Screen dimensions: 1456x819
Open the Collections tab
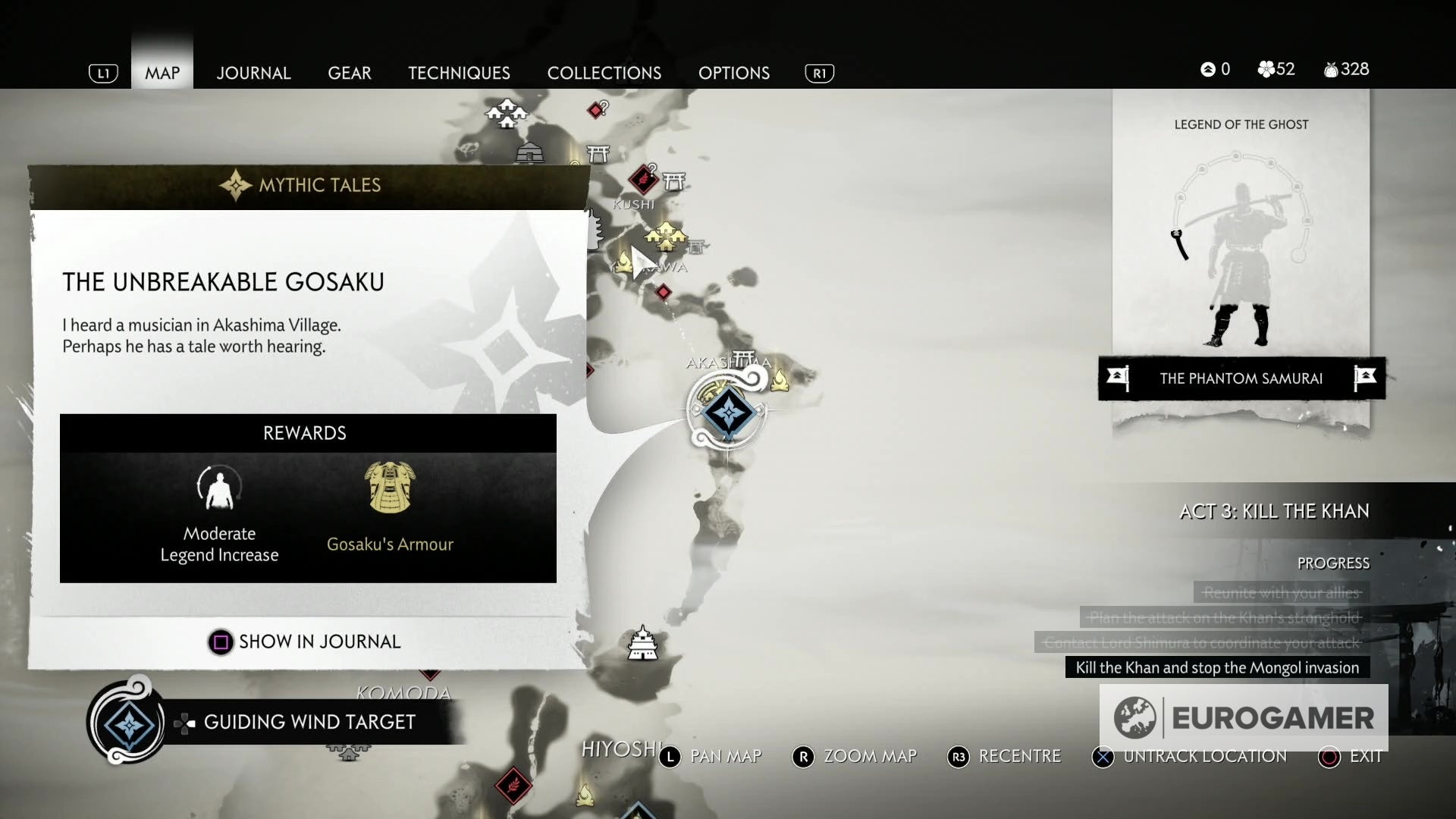pyautogui.click(x=604, y=73)
